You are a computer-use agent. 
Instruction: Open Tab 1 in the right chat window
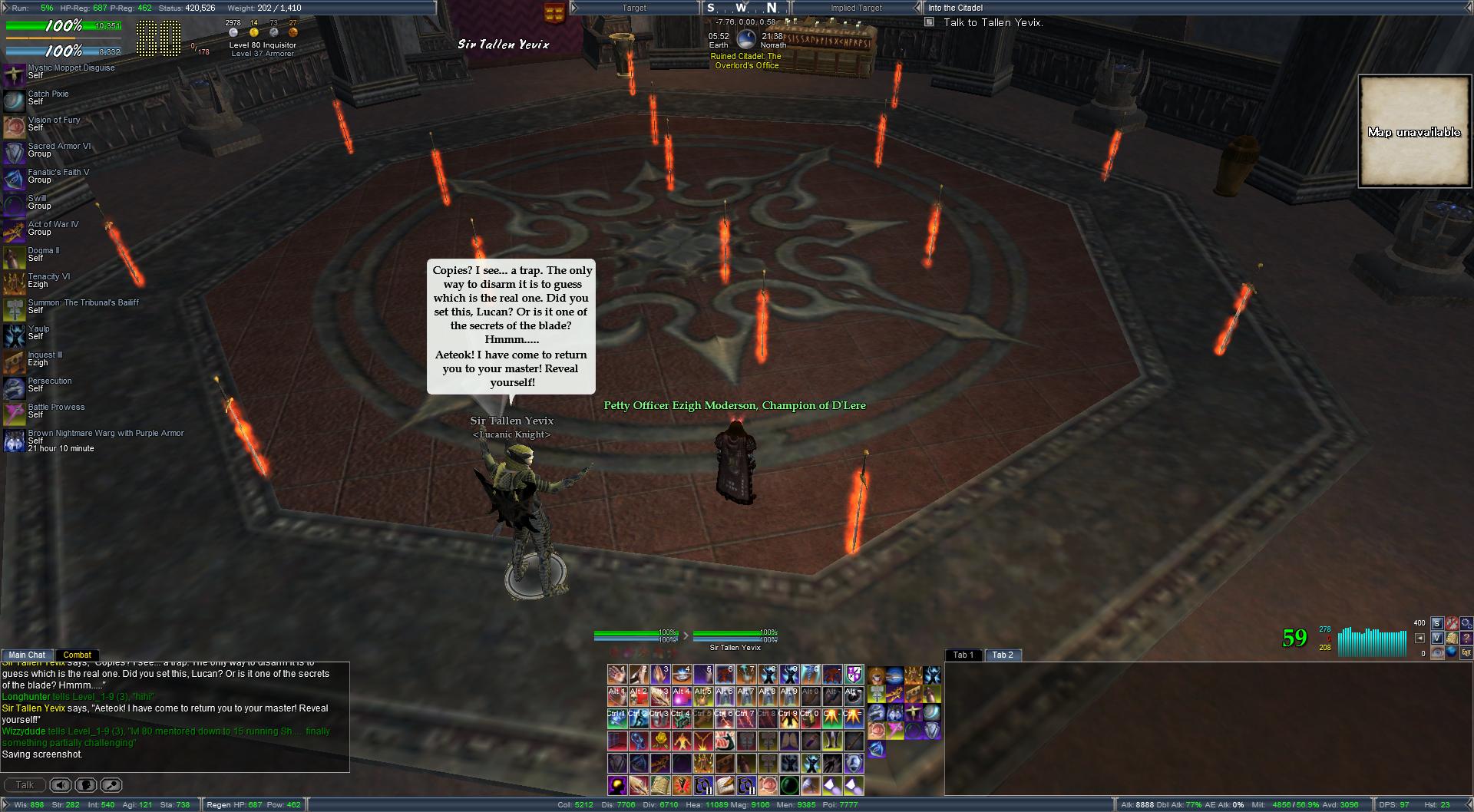[x=963, y=655]
